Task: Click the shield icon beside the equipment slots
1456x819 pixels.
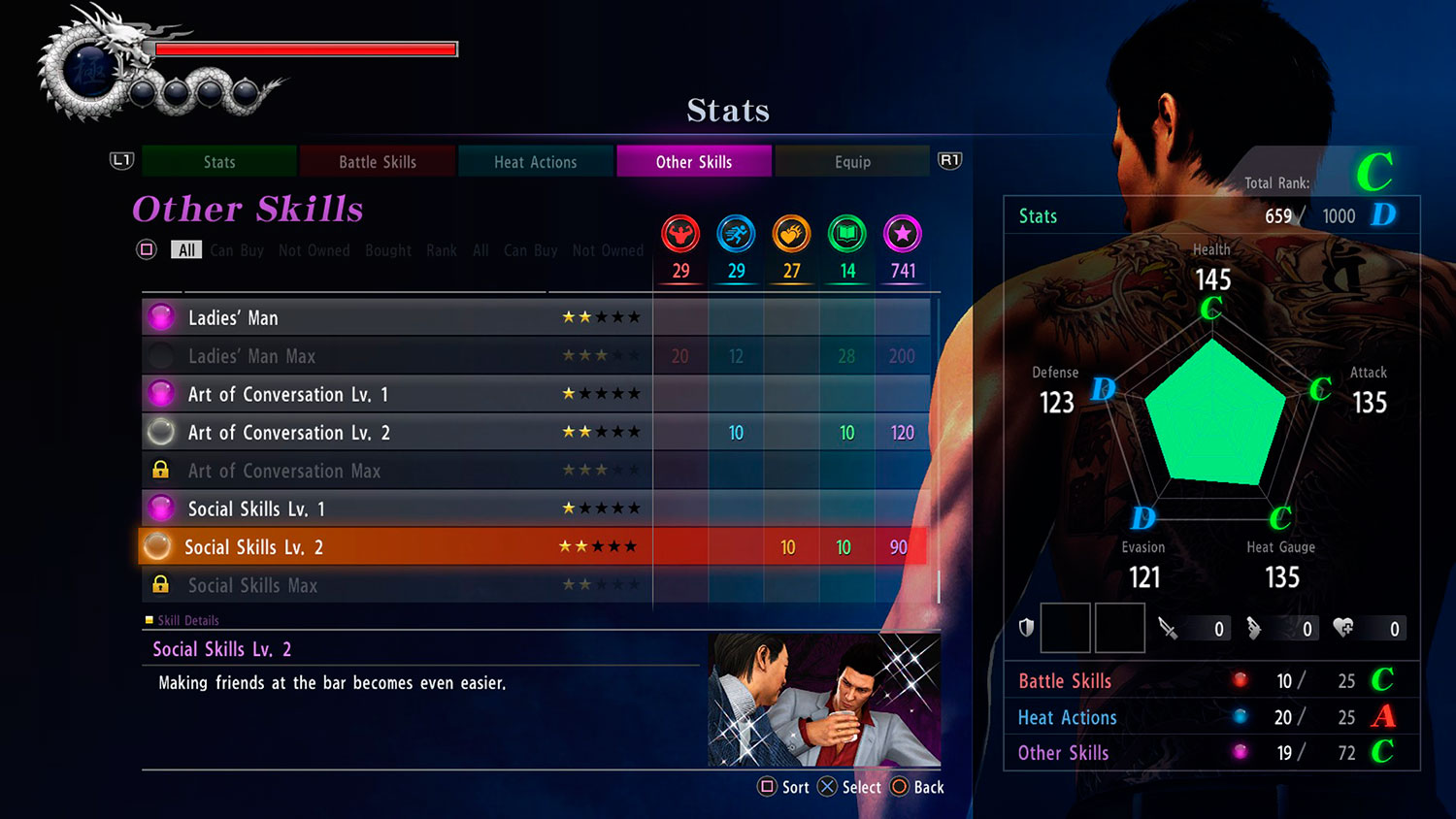Action: point(1026,628)
